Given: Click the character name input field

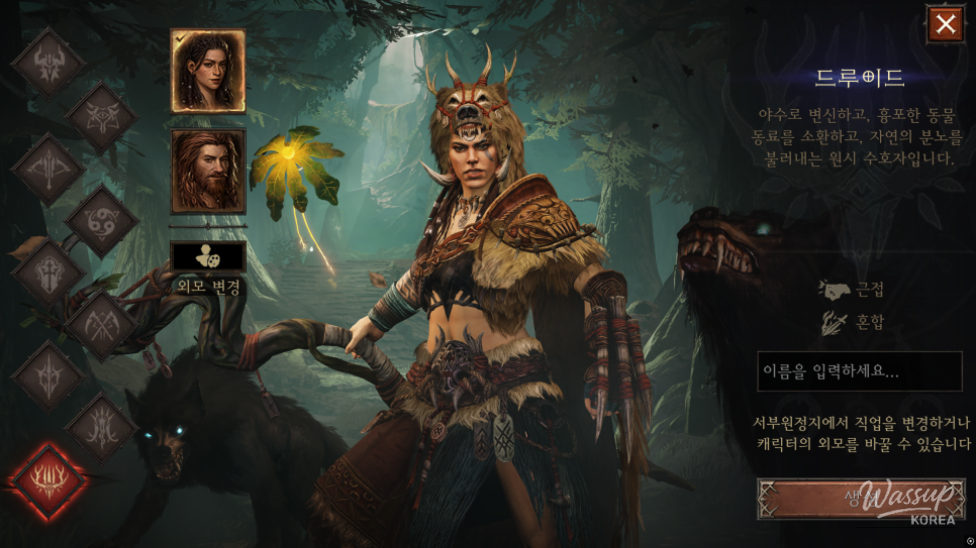Looking at the screenshot, I should click(x=859, y=372).
